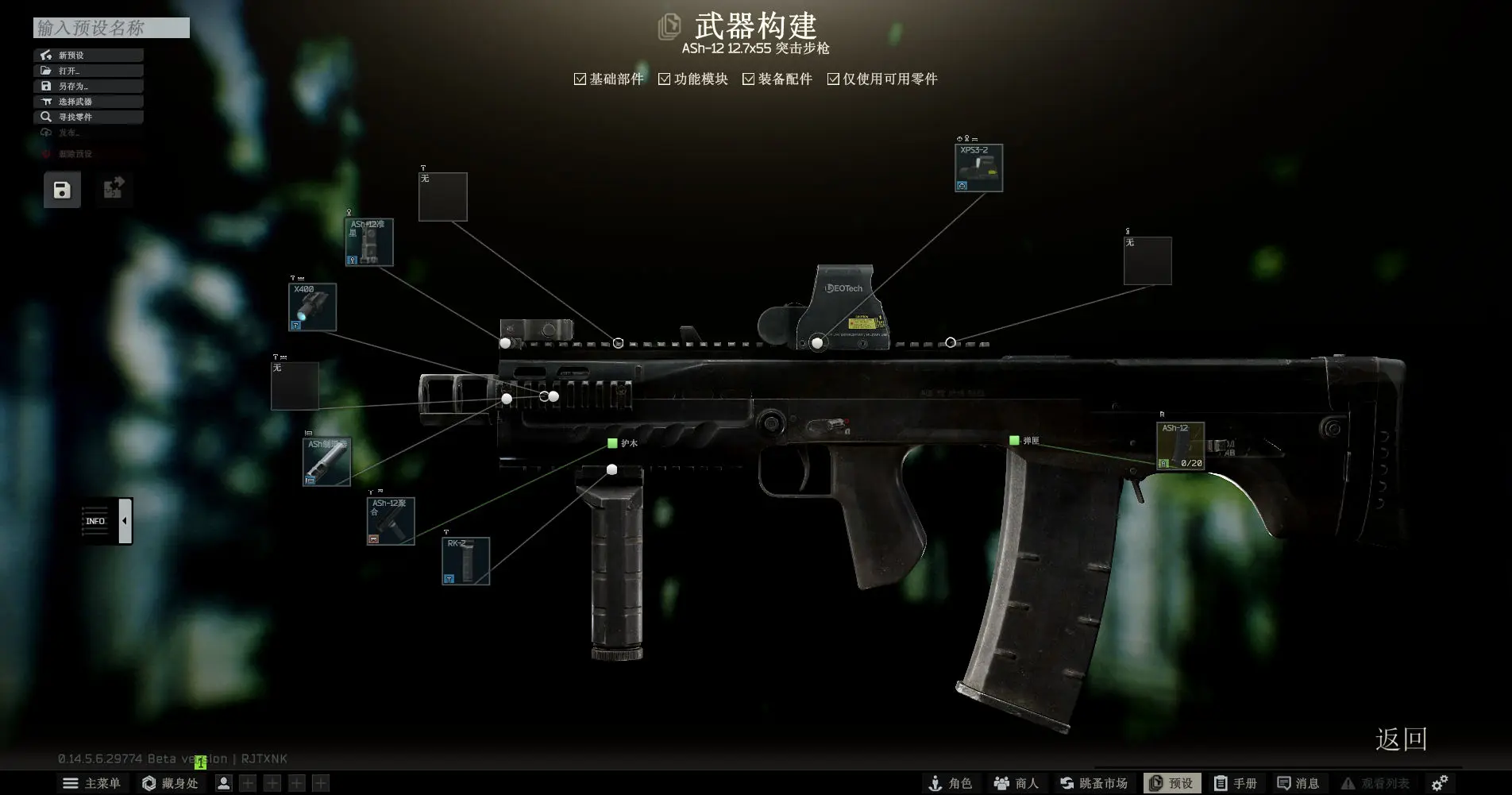Open the 护木 handguard slot selector
Image resolution: width=1512 pixels, height=795 pixels.
click(611, 443)
